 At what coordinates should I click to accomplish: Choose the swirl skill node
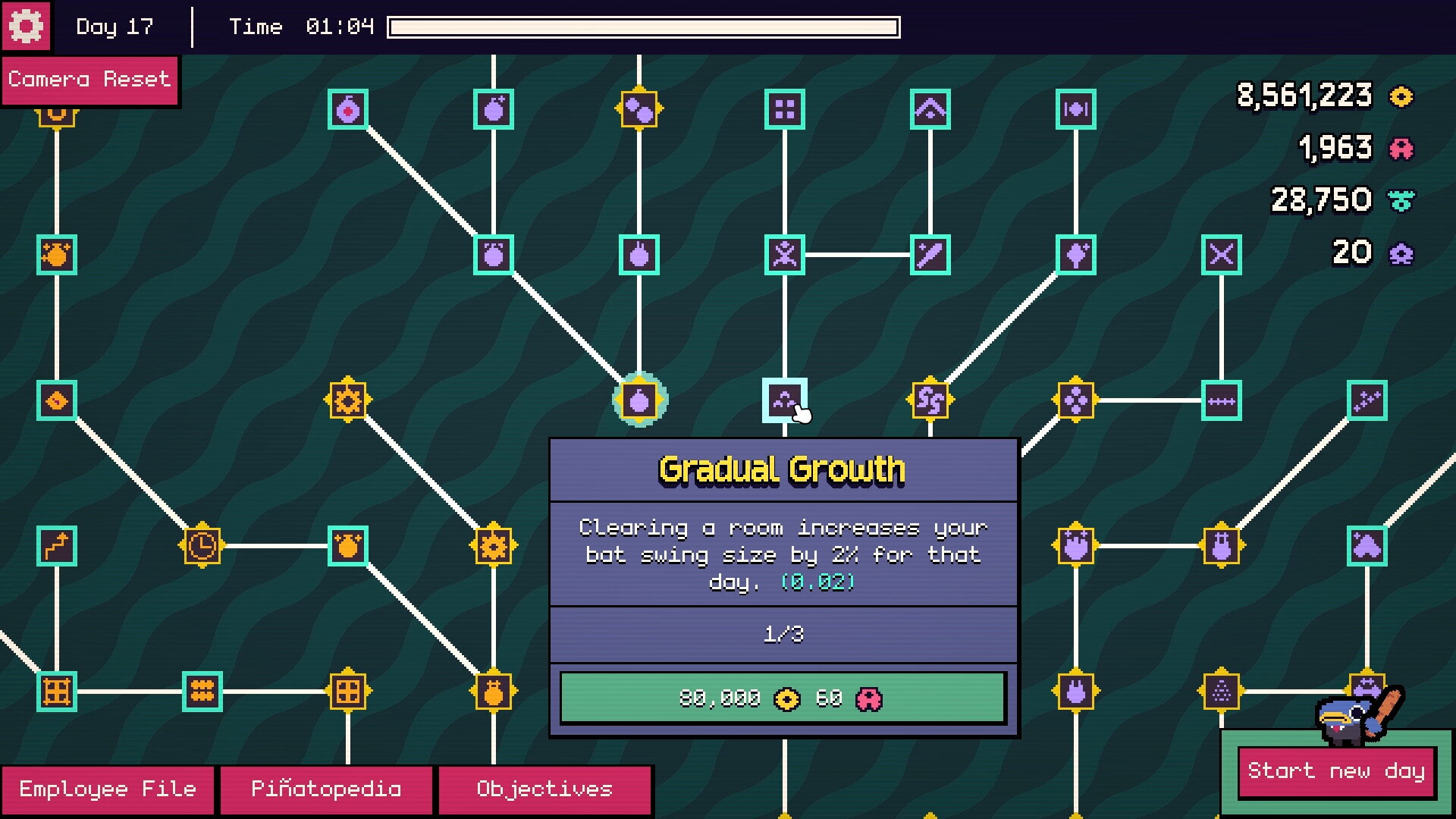[930, 400]
